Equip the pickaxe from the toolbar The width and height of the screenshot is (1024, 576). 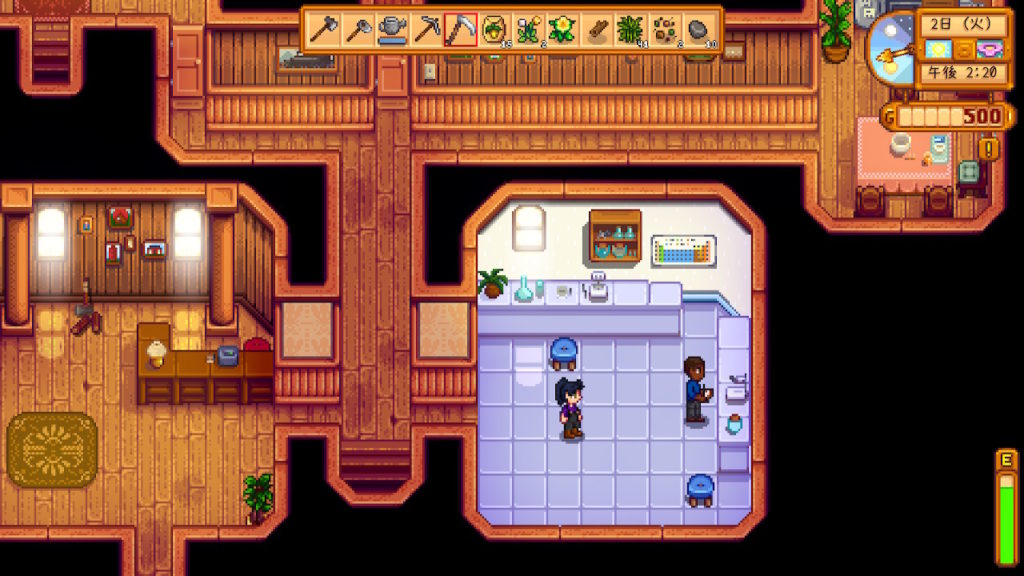click(x=426, y=29)
